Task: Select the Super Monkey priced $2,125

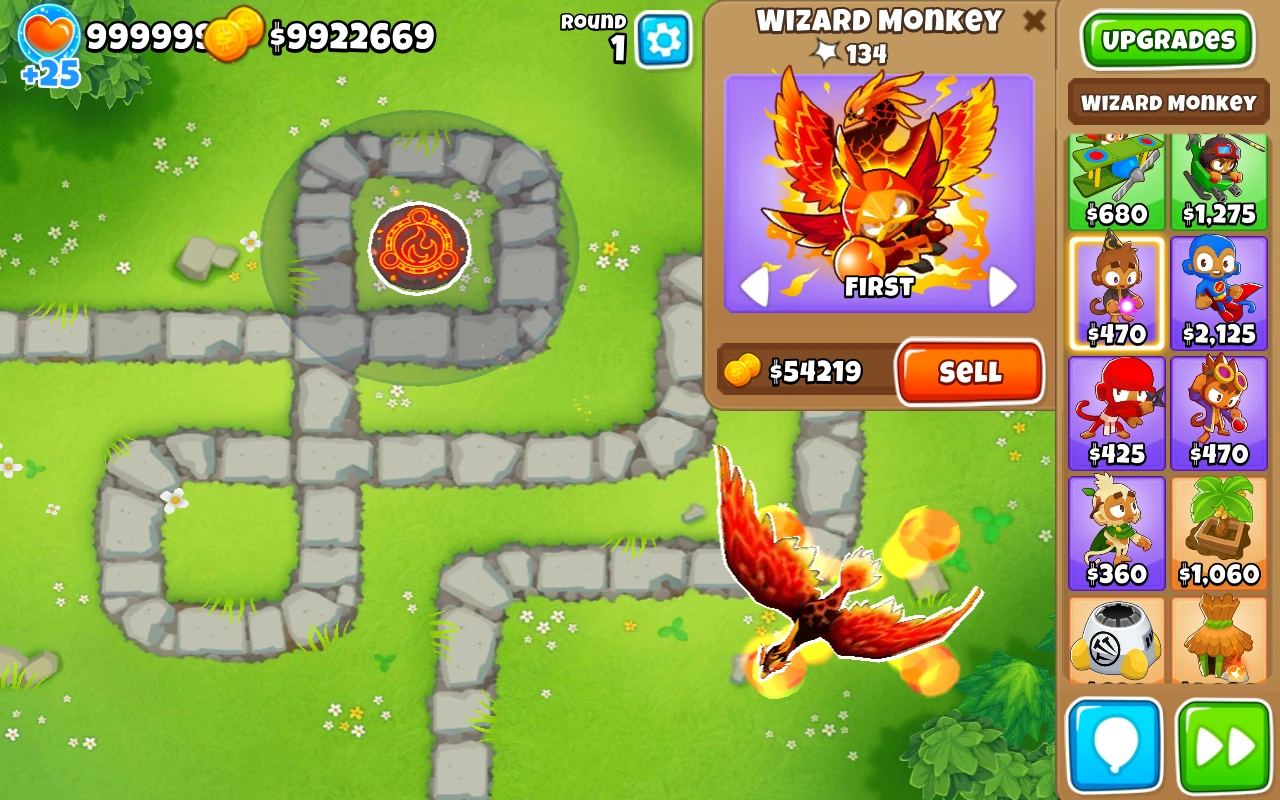Action: click(x=1219, y=293)
